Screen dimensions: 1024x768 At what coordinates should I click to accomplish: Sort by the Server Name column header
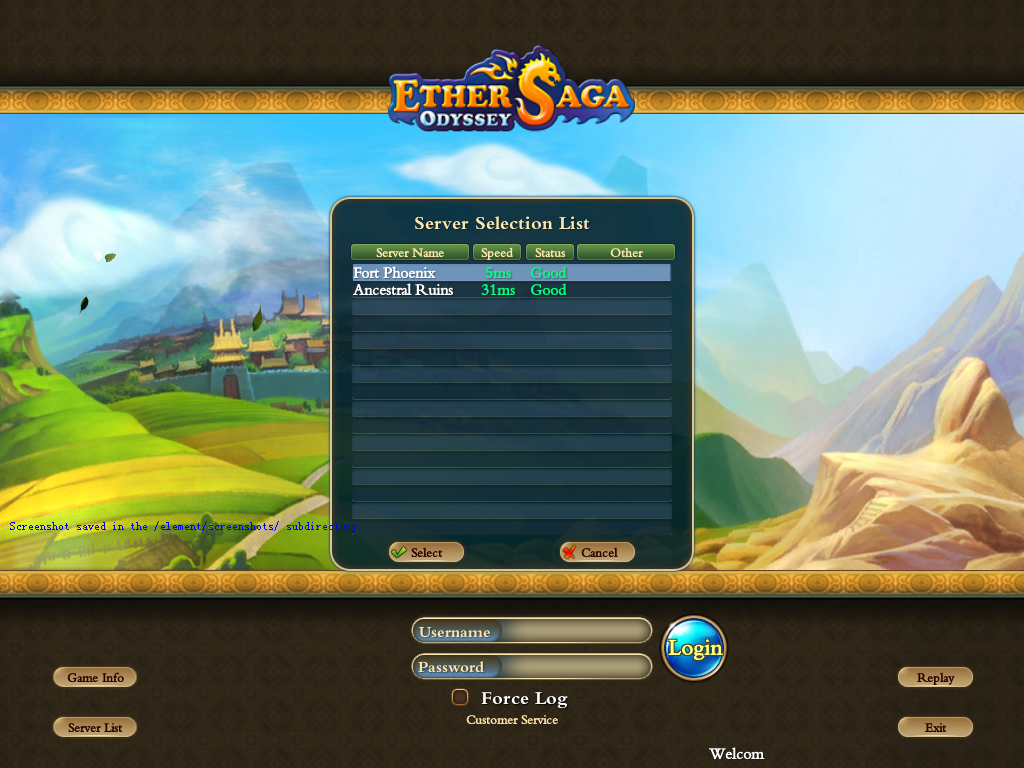click(410, 253)
